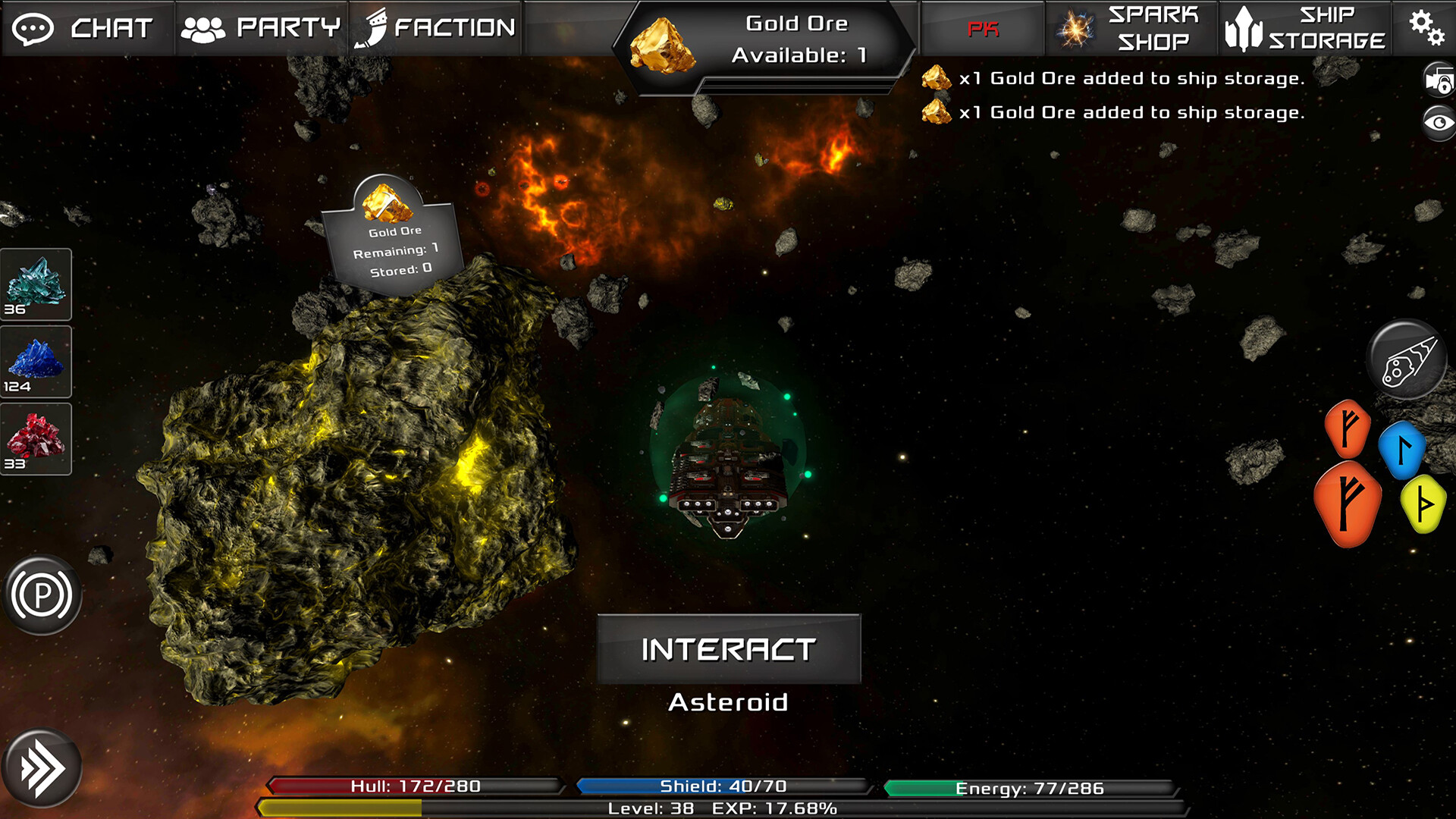Switch to the Faction tab
This screenshot has height=819, width=1456.
tap(436, 29)
